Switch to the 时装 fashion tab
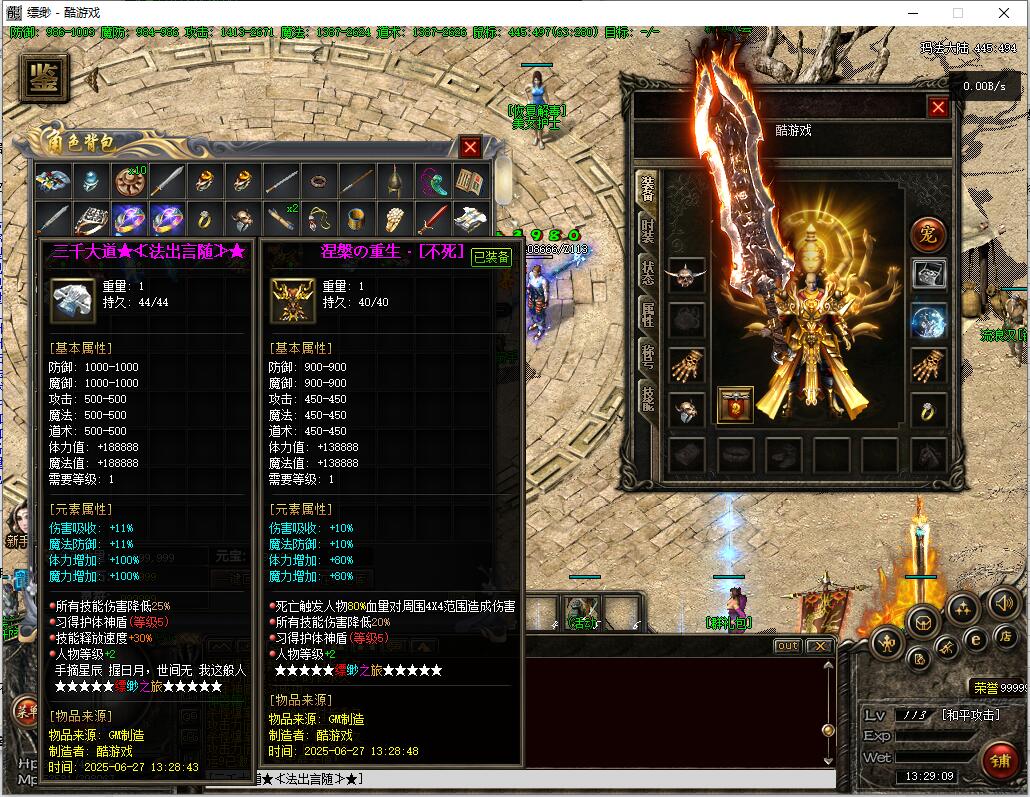This screenshot has height=797, width=1030. click(648, 232)
